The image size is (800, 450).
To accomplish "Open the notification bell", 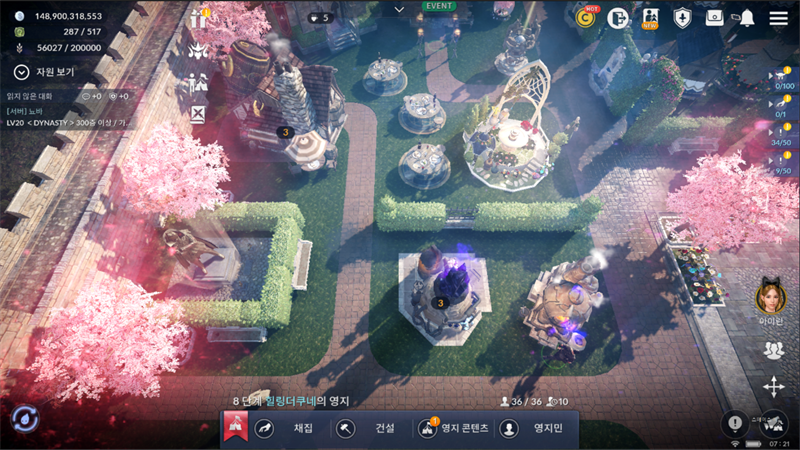I will click(747, 18).
